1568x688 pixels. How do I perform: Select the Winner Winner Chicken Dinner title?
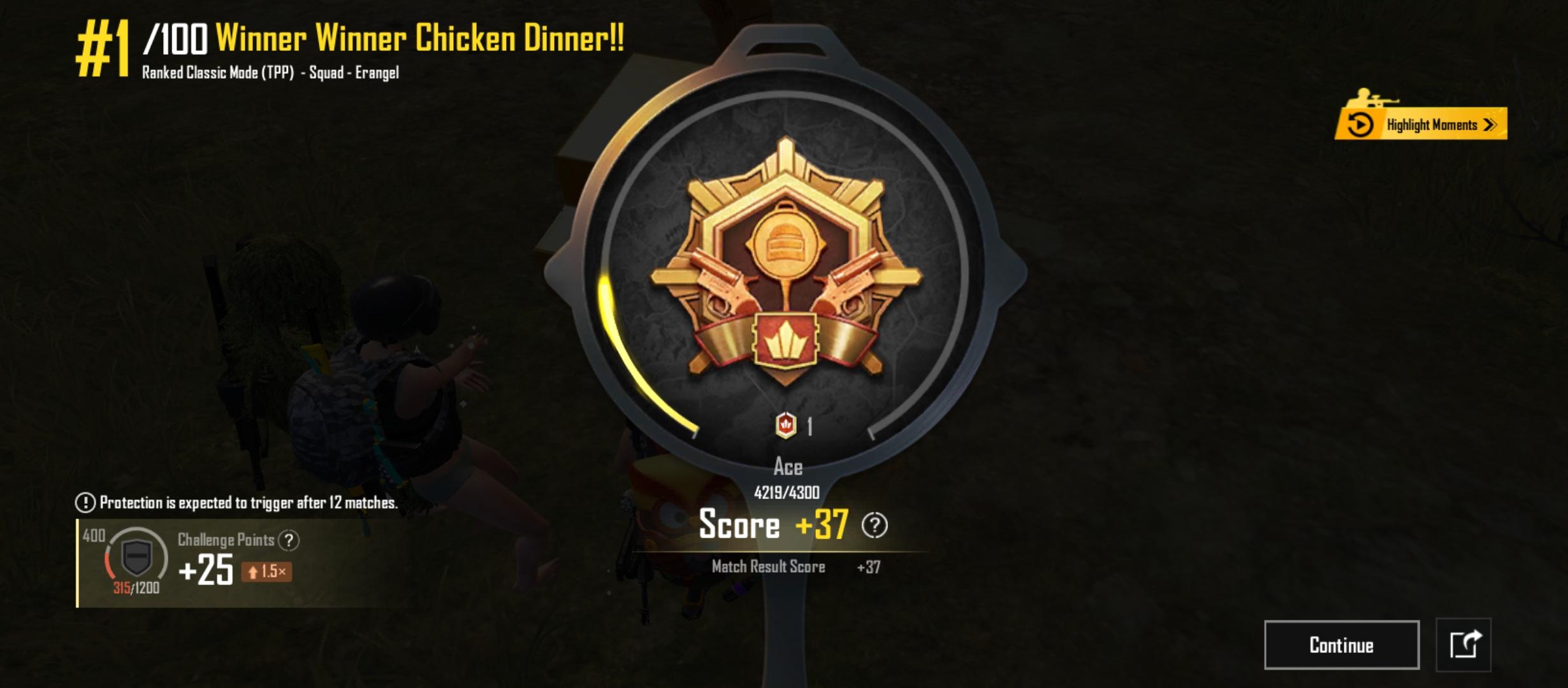coord(419,38)
